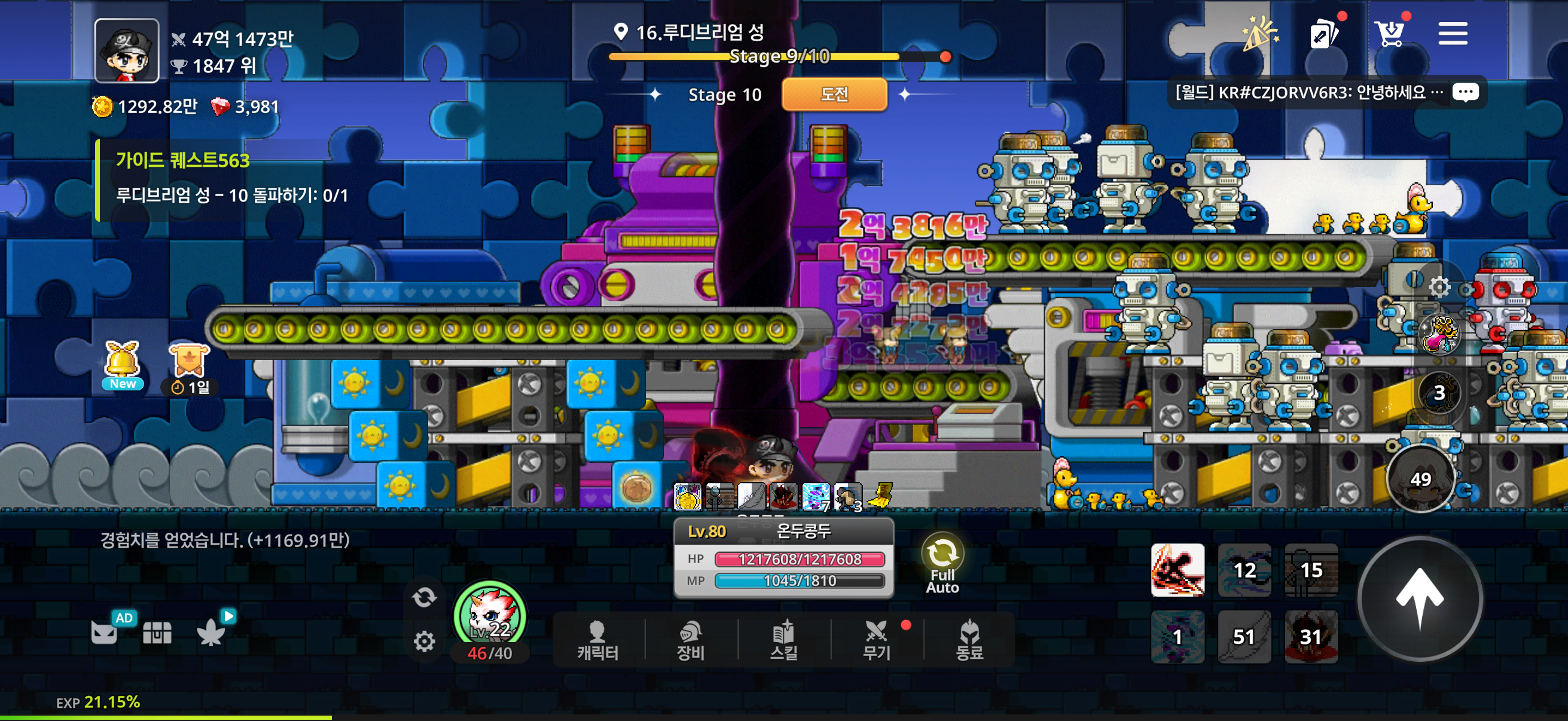Open the shopping cart store
The image size is (1568, 721).
click(1390, 33)
